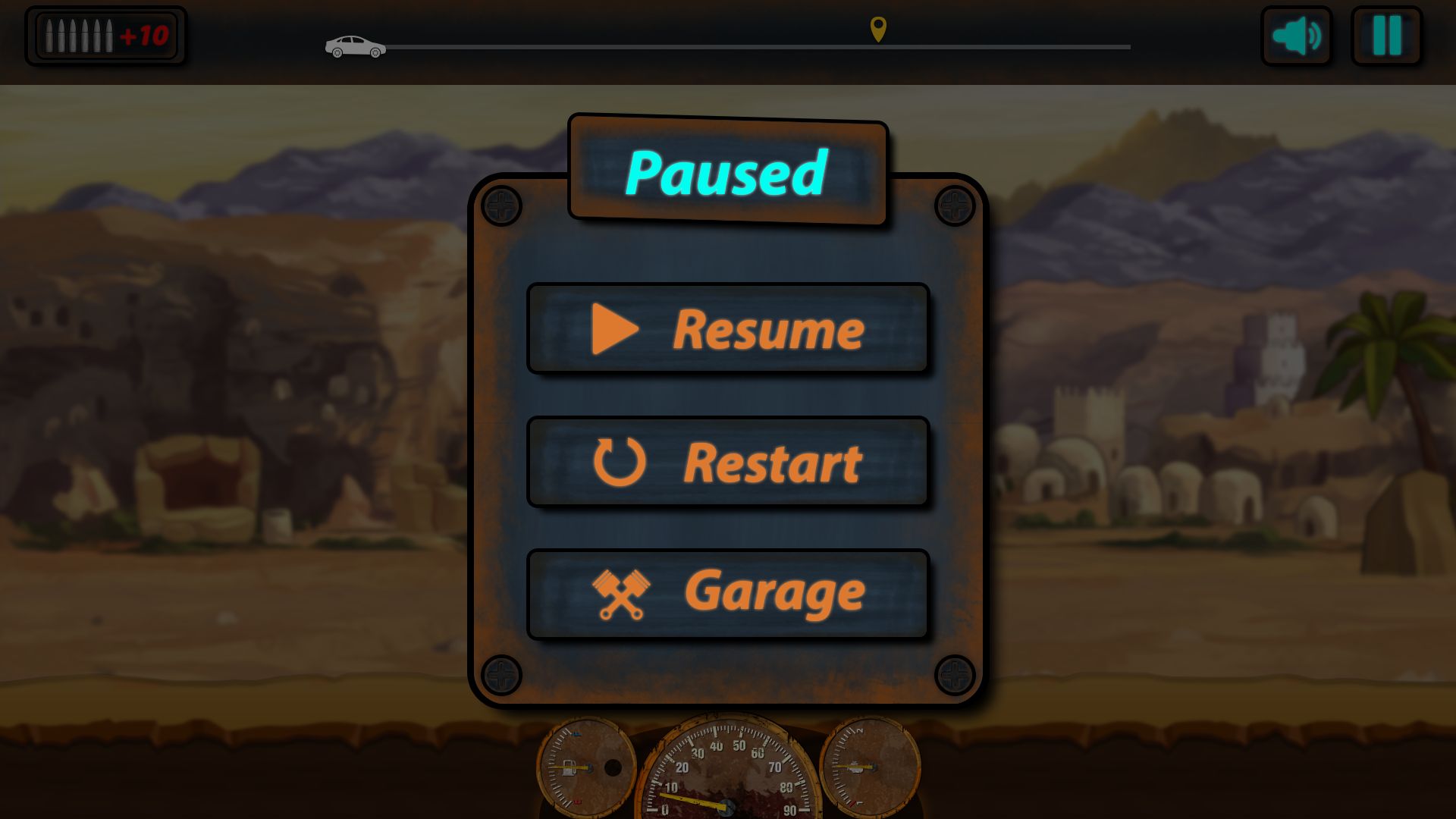Click the speaker audio icon in top right
This screenshot has width=1456, height=819.
coord(1296,35)
